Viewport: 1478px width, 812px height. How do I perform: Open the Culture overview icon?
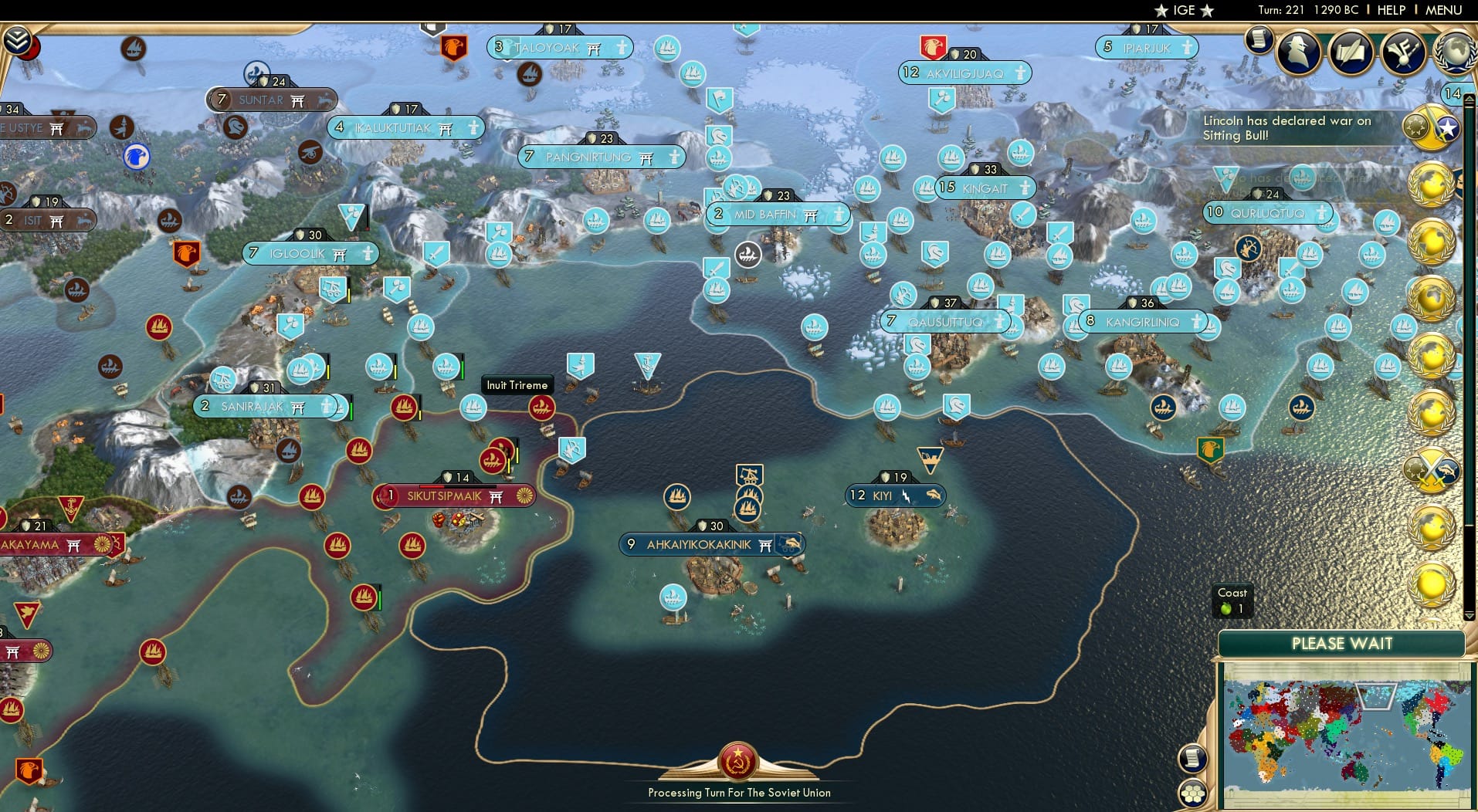1402,52
